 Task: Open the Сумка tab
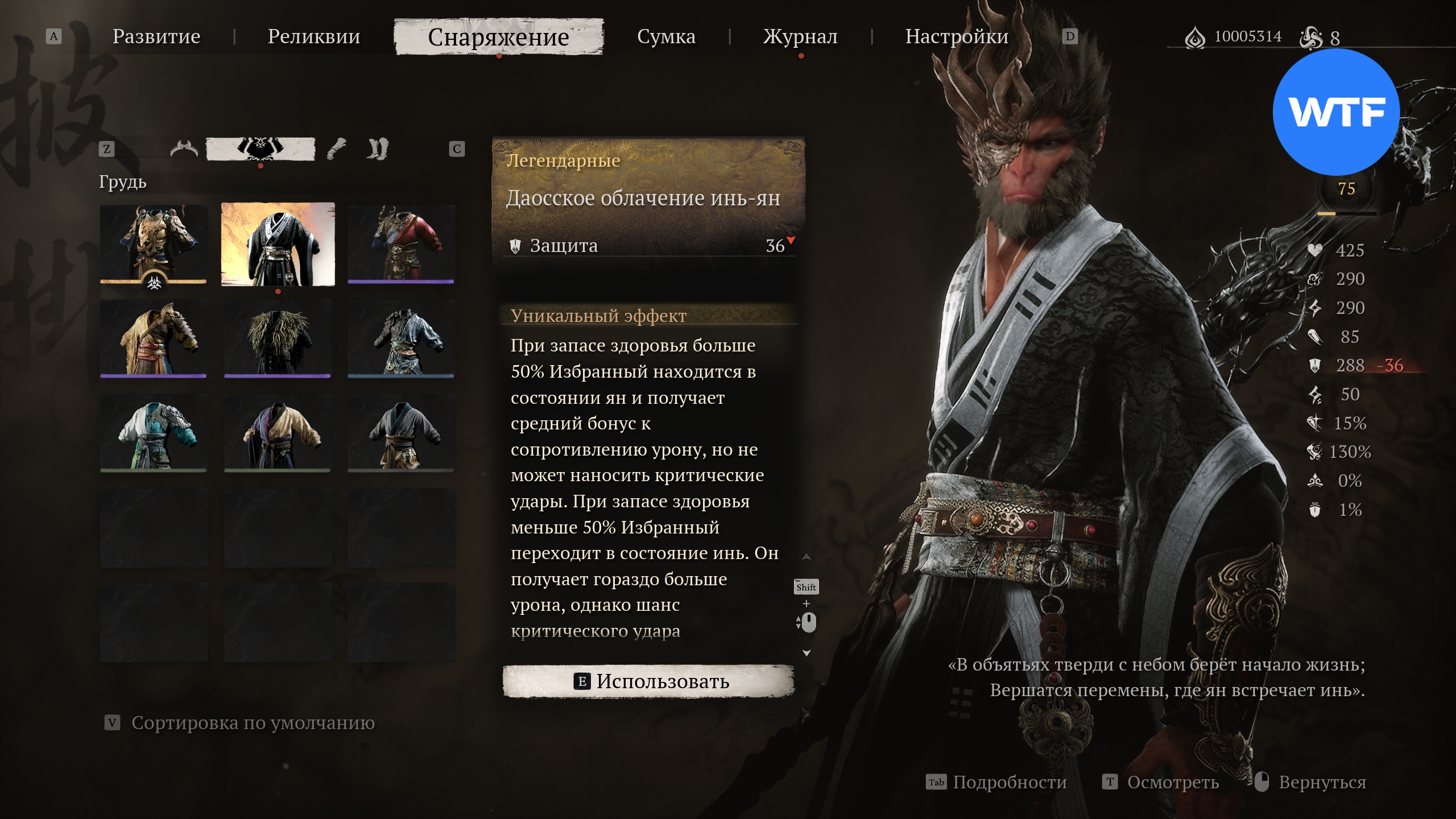[666, 36]
